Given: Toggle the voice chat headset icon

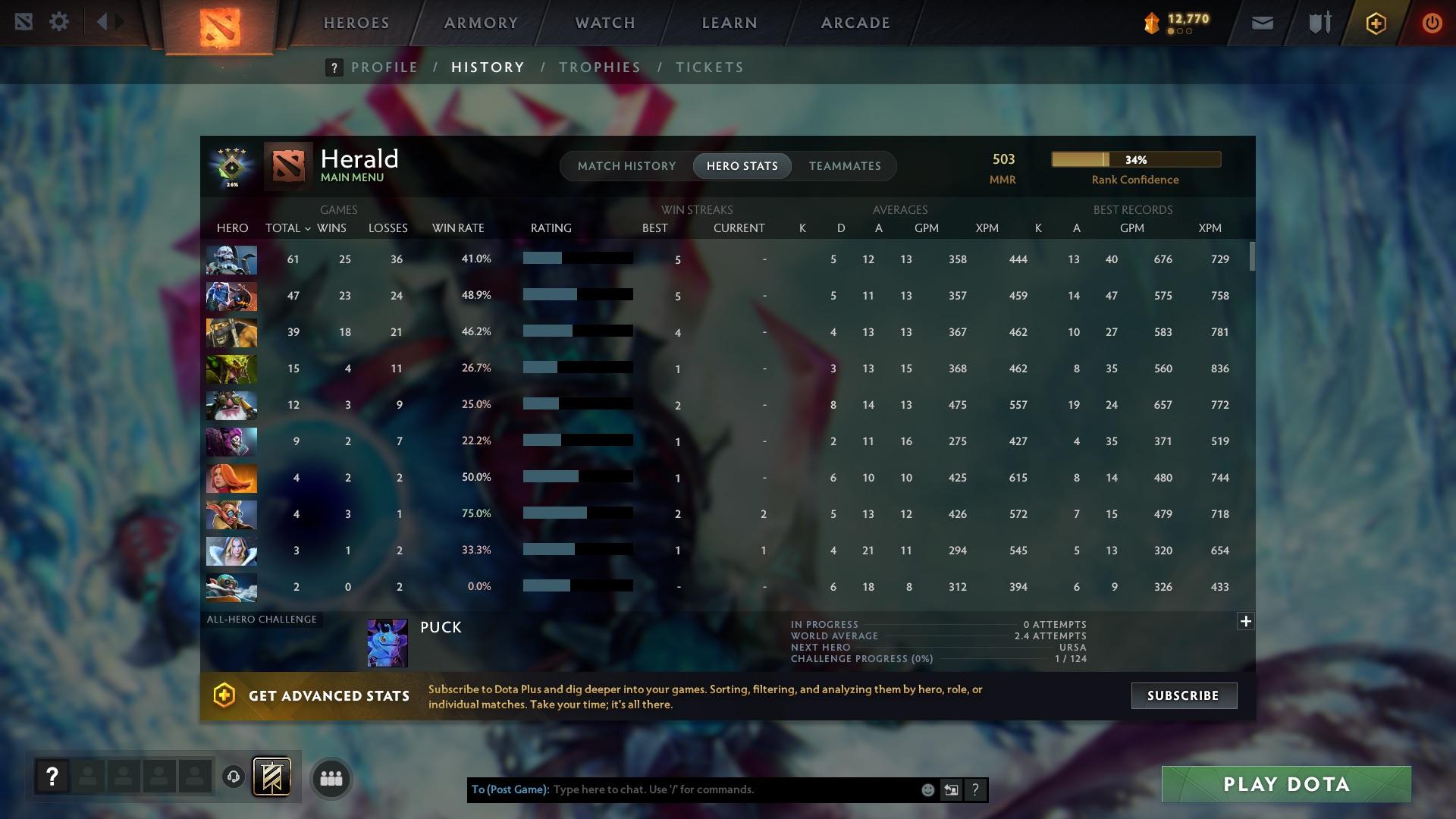Looking at the screenshot, I should click(x=234, y=777).
